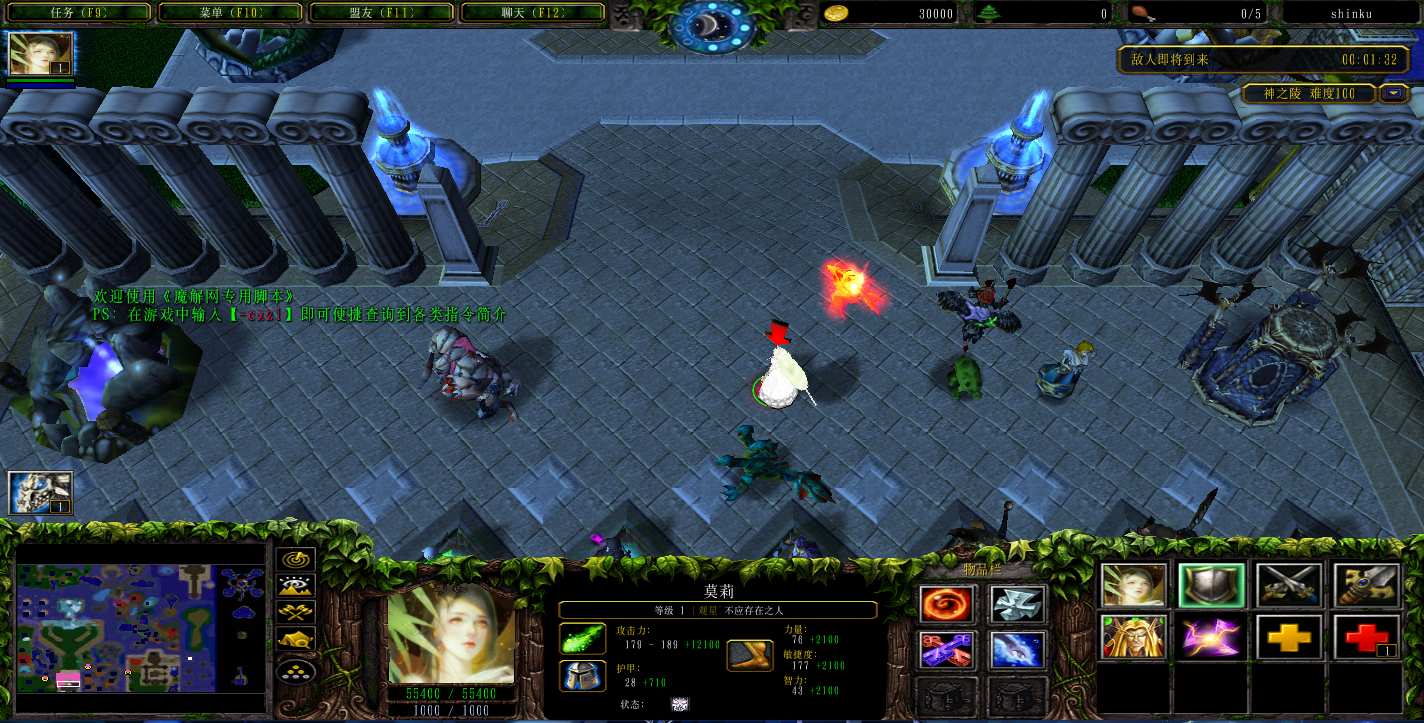Click the red cross skill icon
The image size is (1424, 723).
tap(1366, 637)
